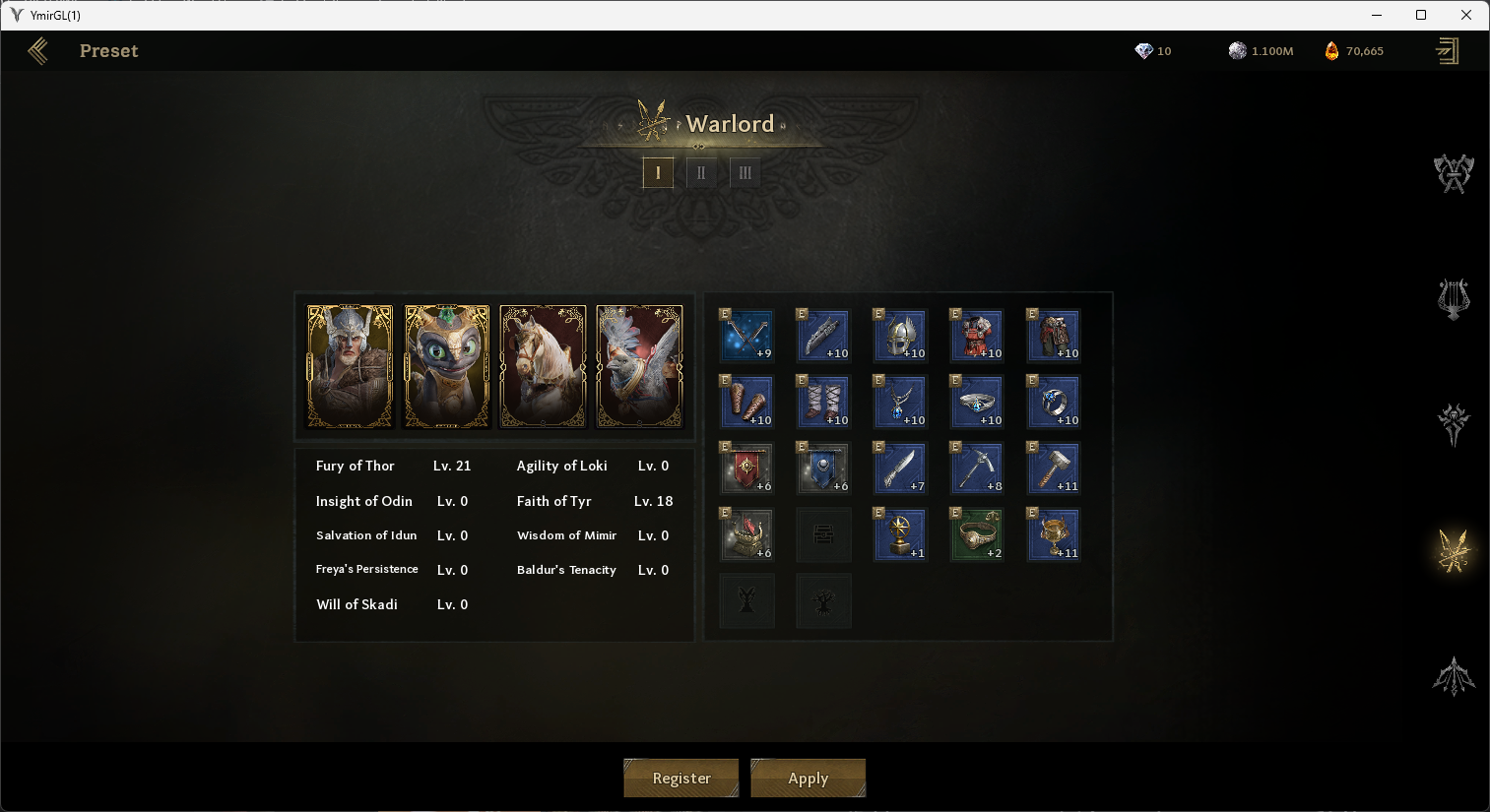Image resolution: width=1490 pixels, height=812 pixels.
Task: Pick the white horse mount card
Action: 543,366
